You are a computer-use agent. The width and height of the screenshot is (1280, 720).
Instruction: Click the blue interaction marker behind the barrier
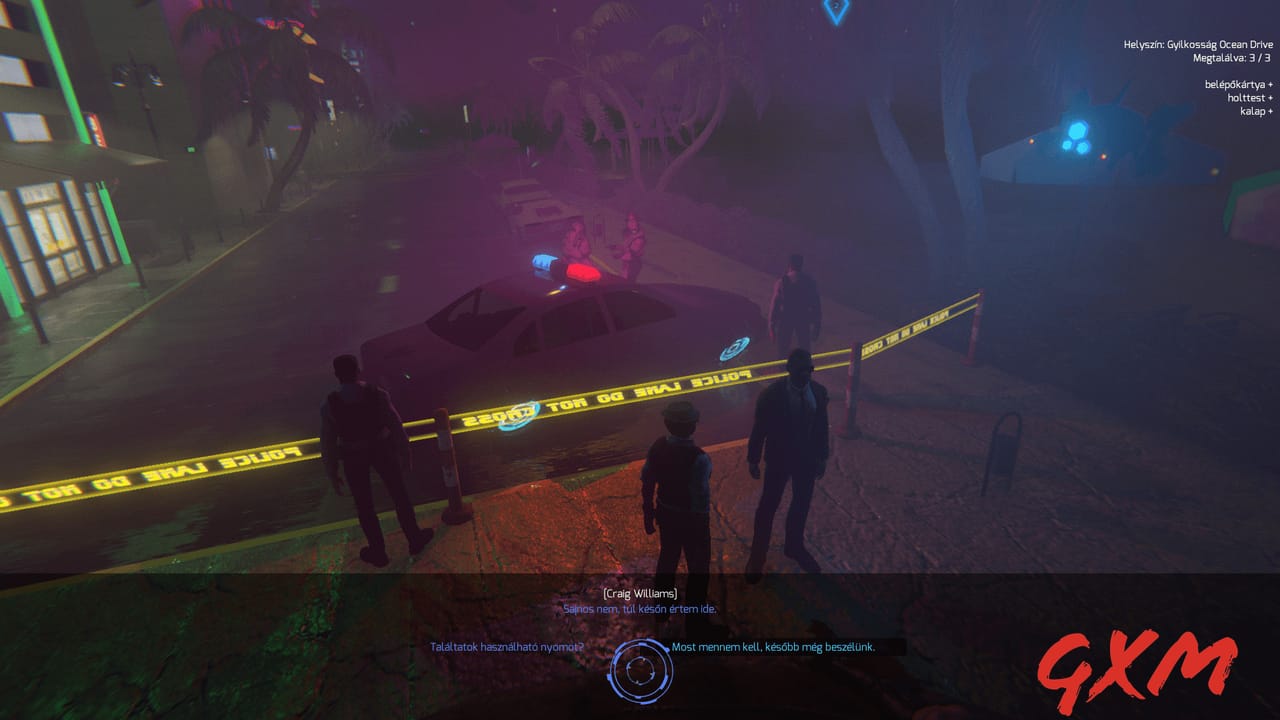pyautogui.click(x=735, y=348)
